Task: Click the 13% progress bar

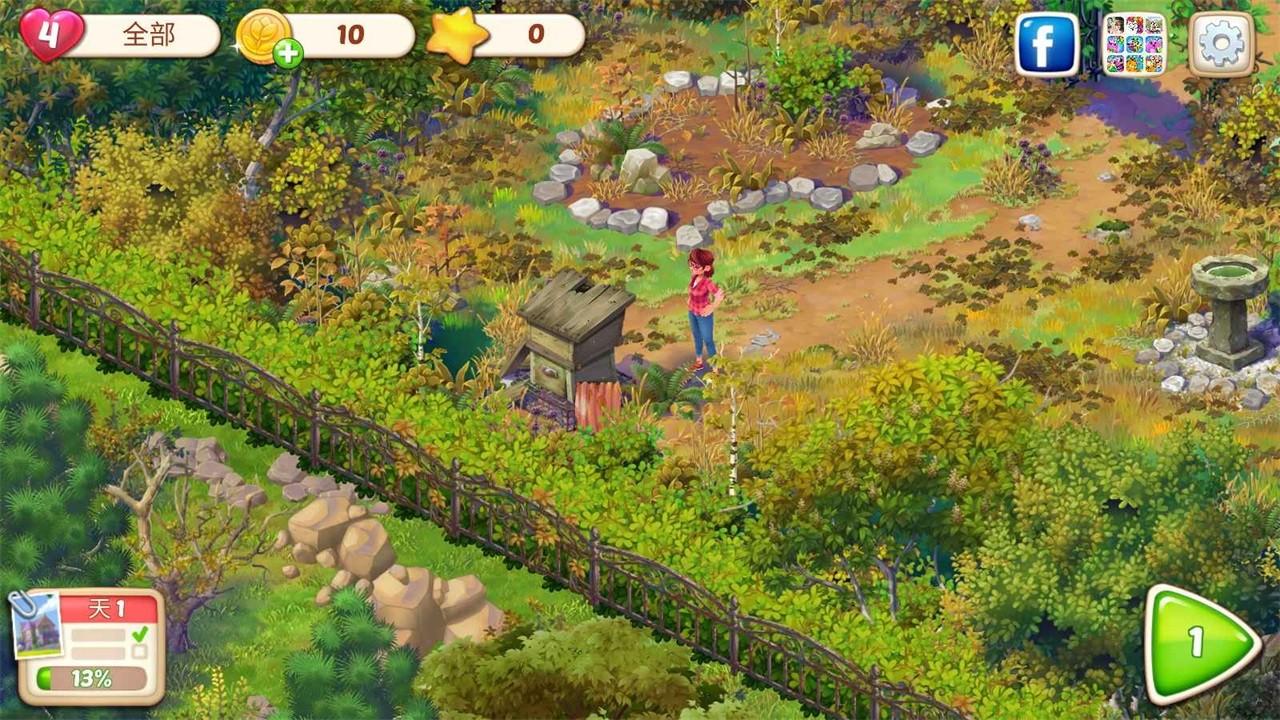Action: click(x=92, y=678)
